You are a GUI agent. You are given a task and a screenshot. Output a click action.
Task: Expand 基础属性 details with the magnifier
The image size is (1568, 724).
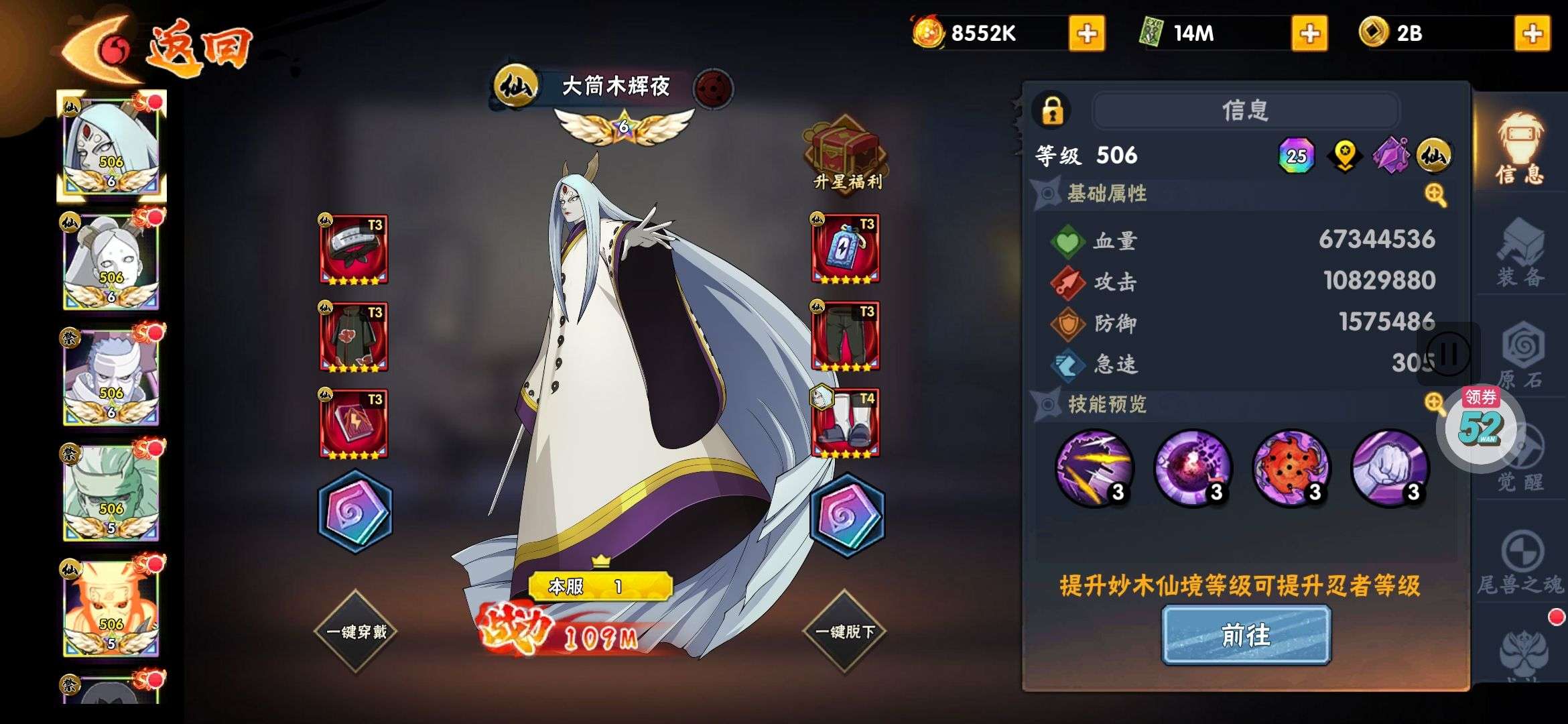[1435, 195]
